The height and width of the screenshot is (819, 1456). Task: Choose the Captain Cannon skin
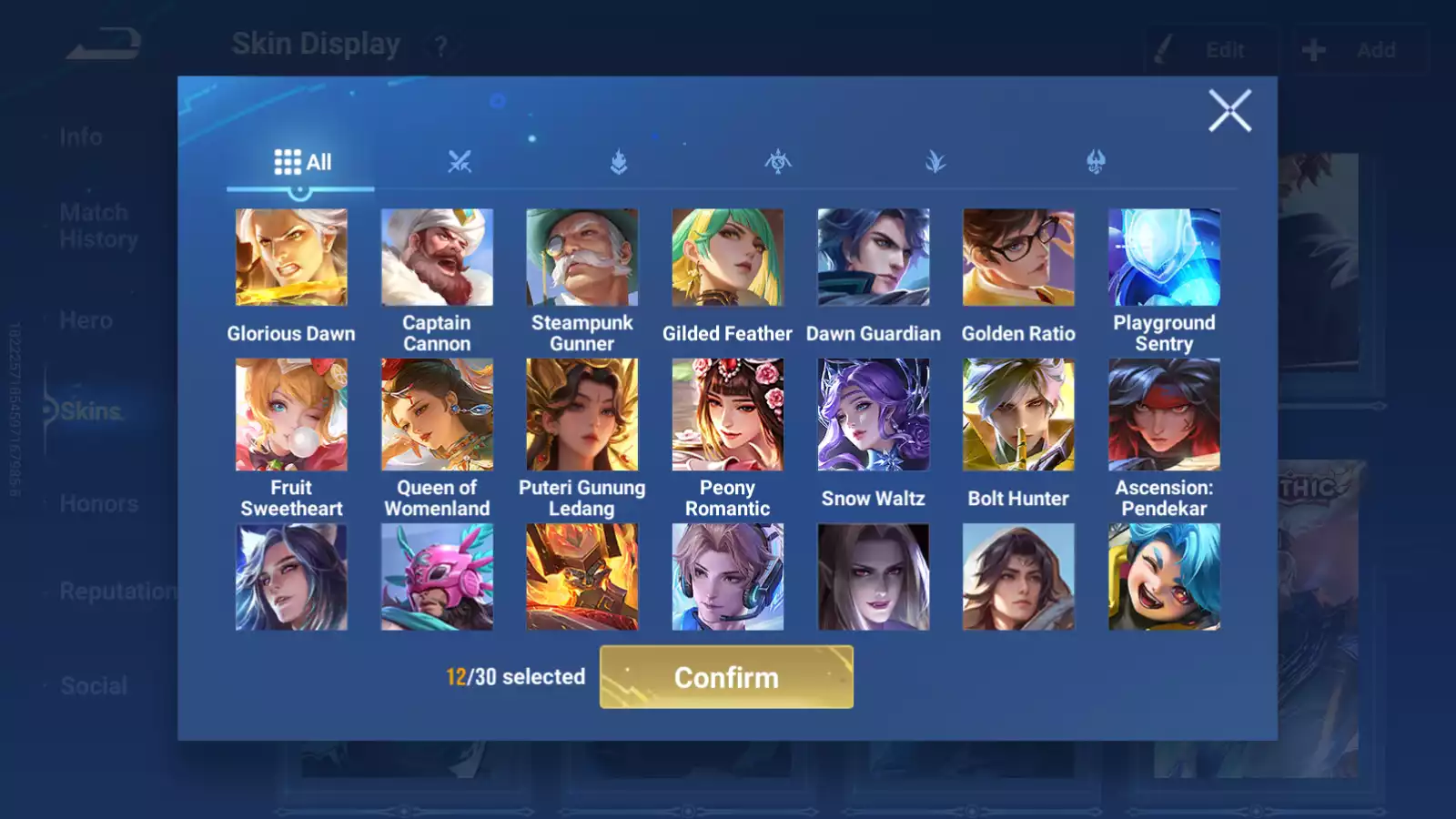(437, 258)
